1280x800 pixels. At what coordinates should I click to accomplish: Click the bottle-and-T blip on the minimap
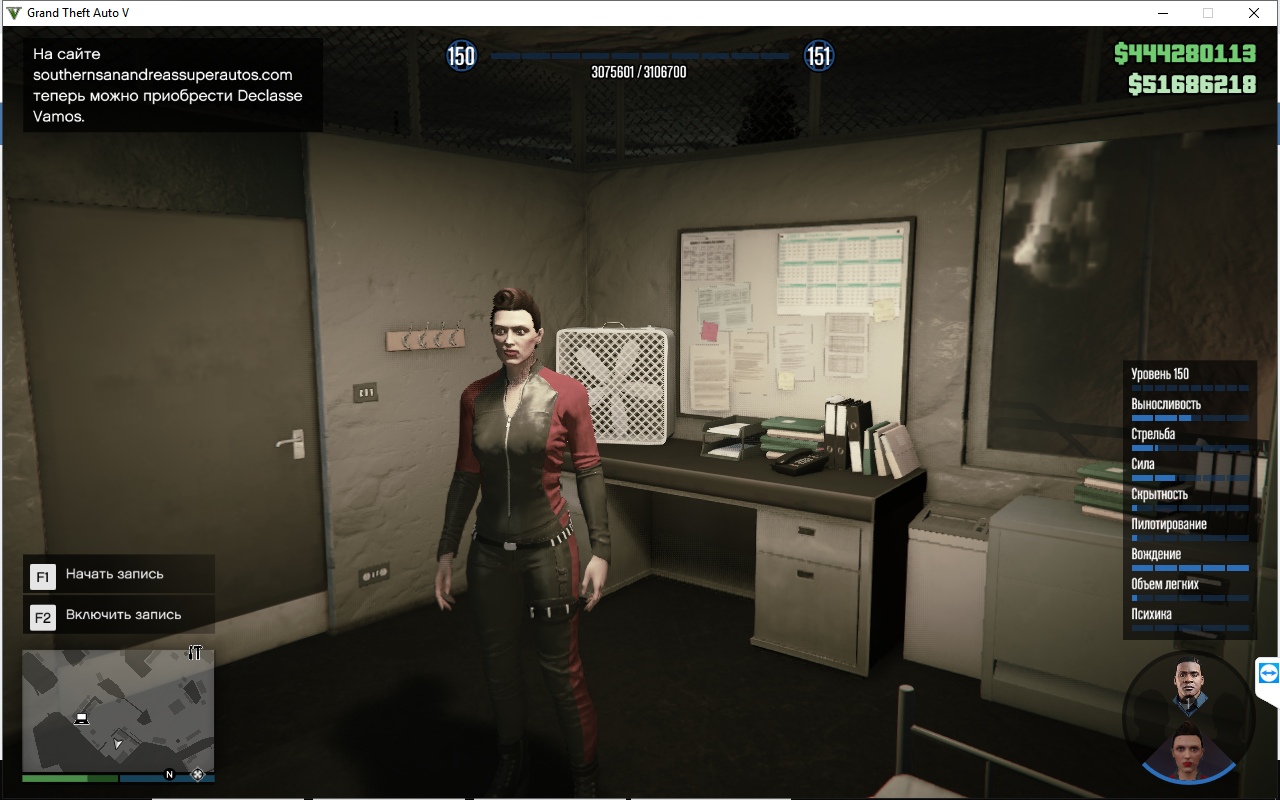pos(195,653)
